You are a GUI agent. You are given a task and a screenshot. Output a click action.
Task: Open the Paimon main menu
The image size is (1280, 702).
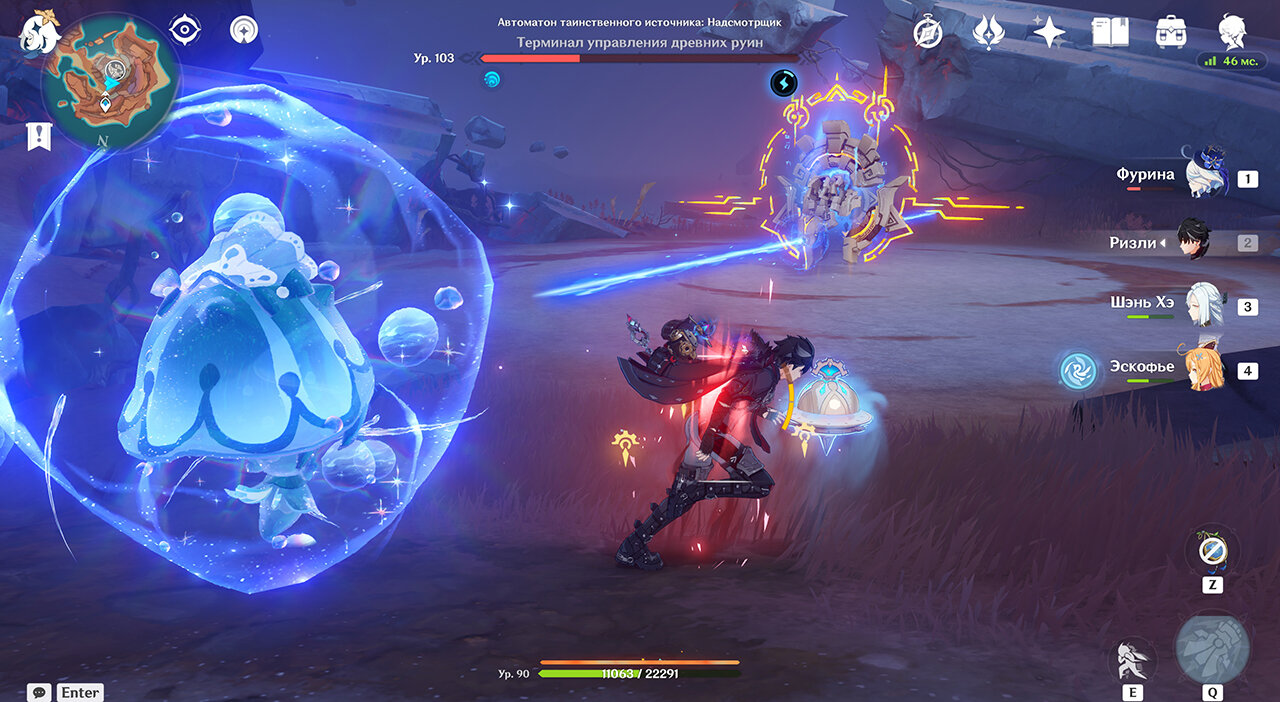(38, 31)
